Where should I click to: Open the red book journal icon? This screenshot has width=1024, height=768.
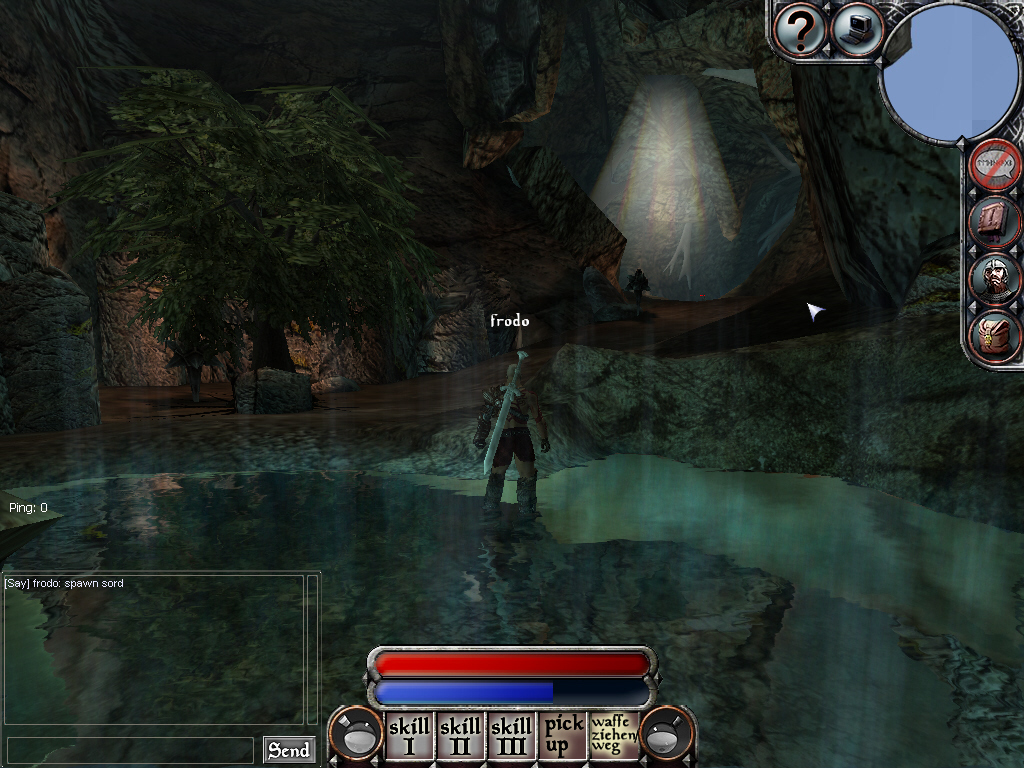point(995,221)
